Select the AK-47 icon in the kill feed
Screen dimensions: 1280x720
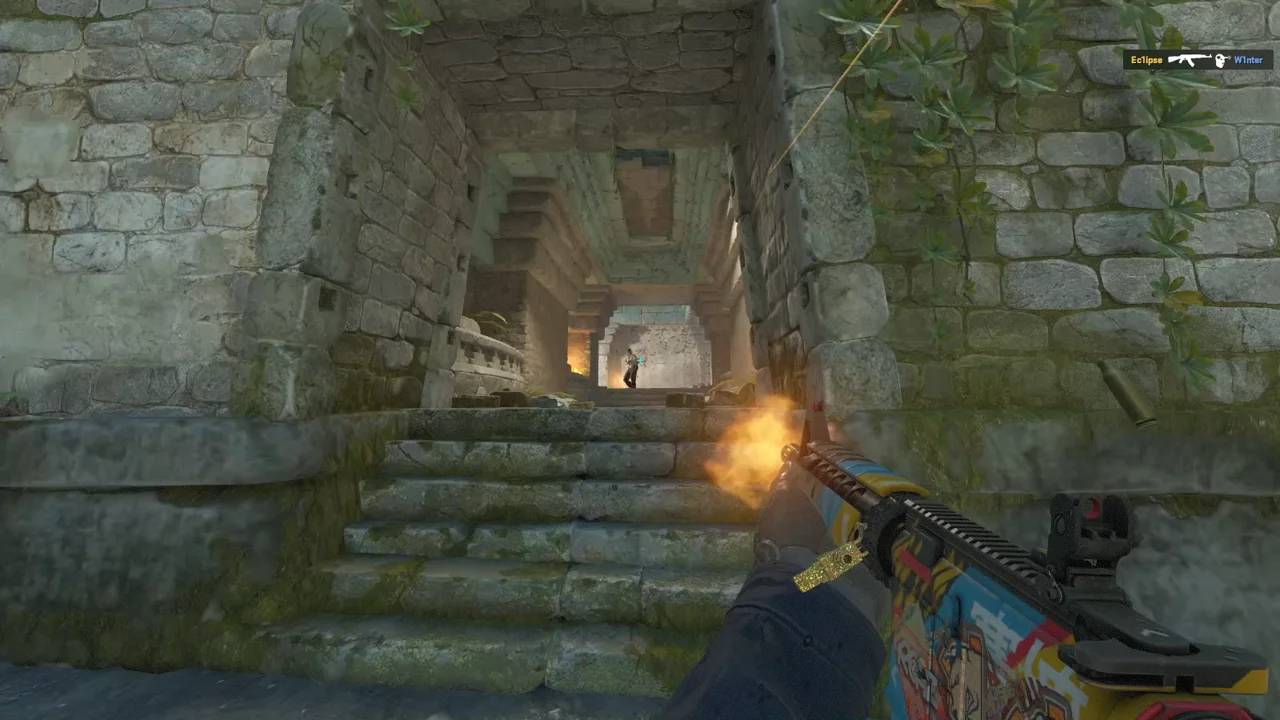[x=1189, y=60]
